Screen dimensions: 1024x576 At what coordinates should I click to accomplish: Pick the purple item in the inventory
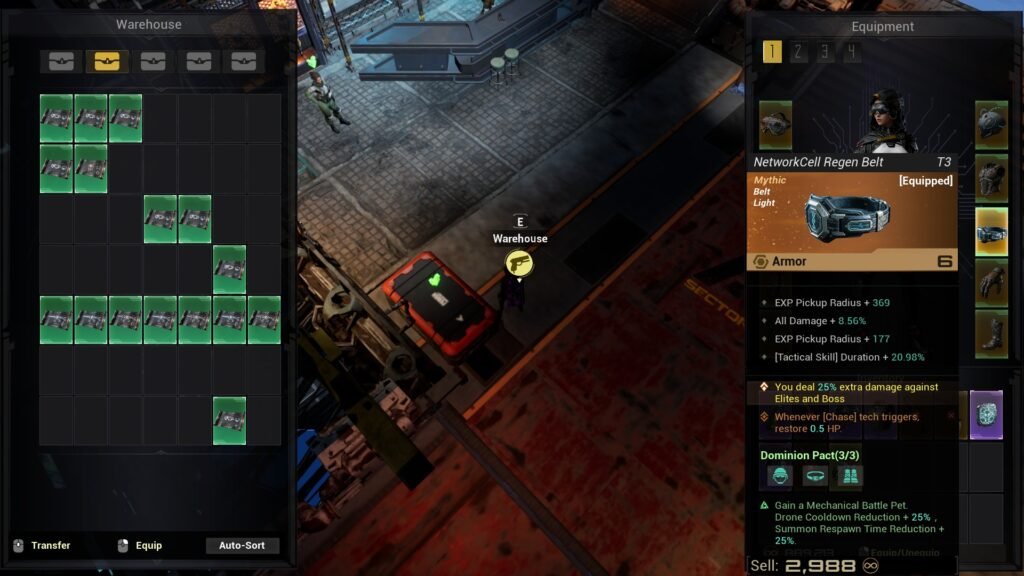point(986,415)
